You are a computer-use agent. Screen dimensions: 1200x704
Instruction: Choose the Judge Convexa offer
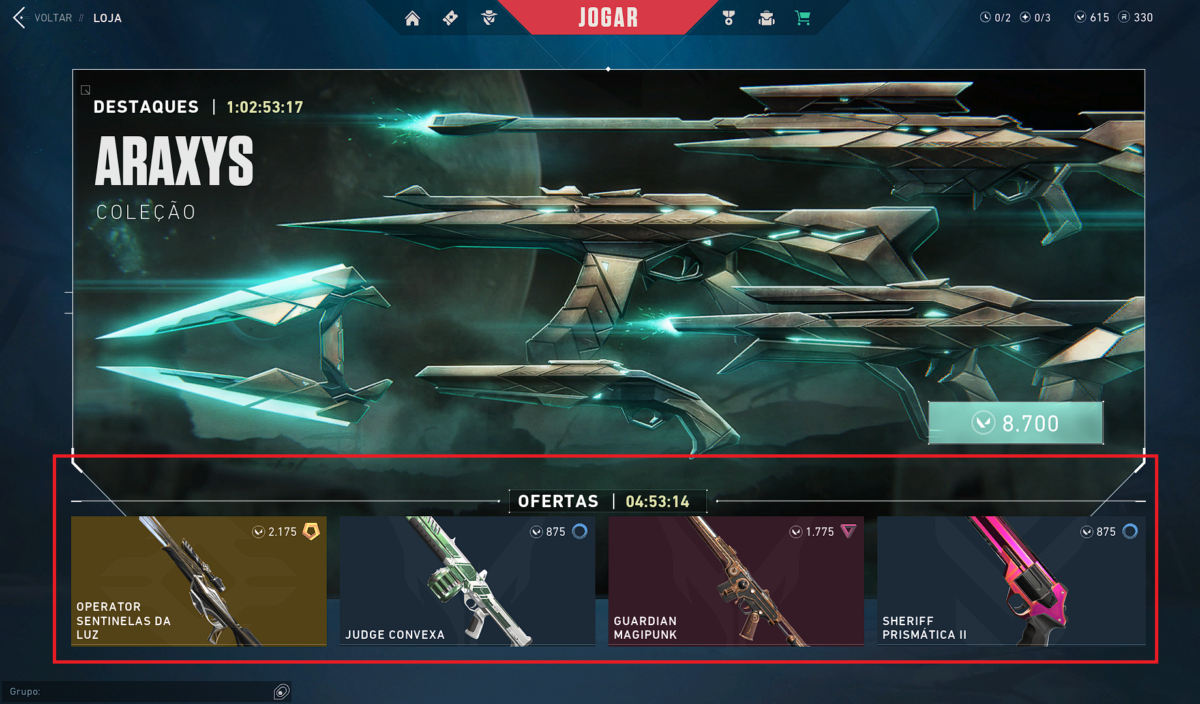467,580
